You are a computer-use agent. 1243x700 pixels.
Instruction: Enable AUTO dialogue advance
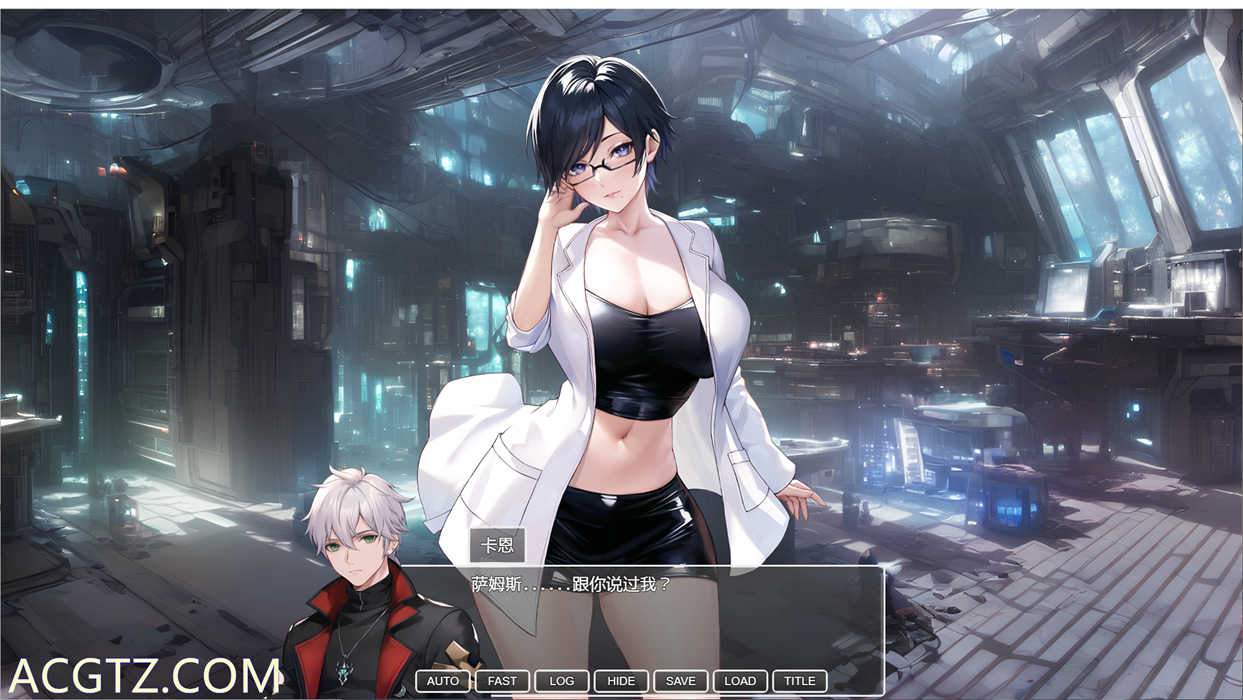point(442,681)
